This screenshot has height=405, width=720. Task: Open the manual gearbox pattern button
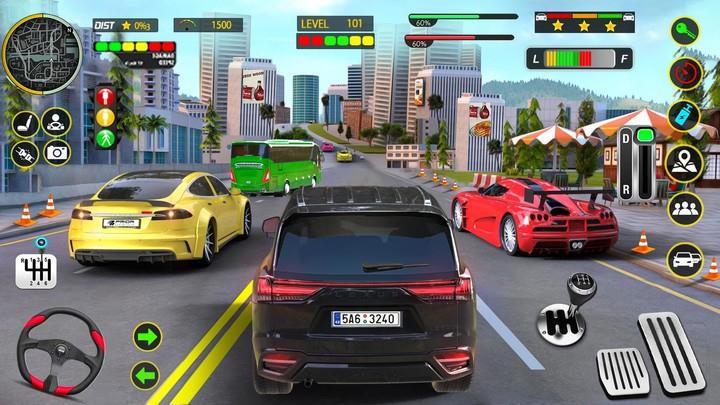pos(33,270)
